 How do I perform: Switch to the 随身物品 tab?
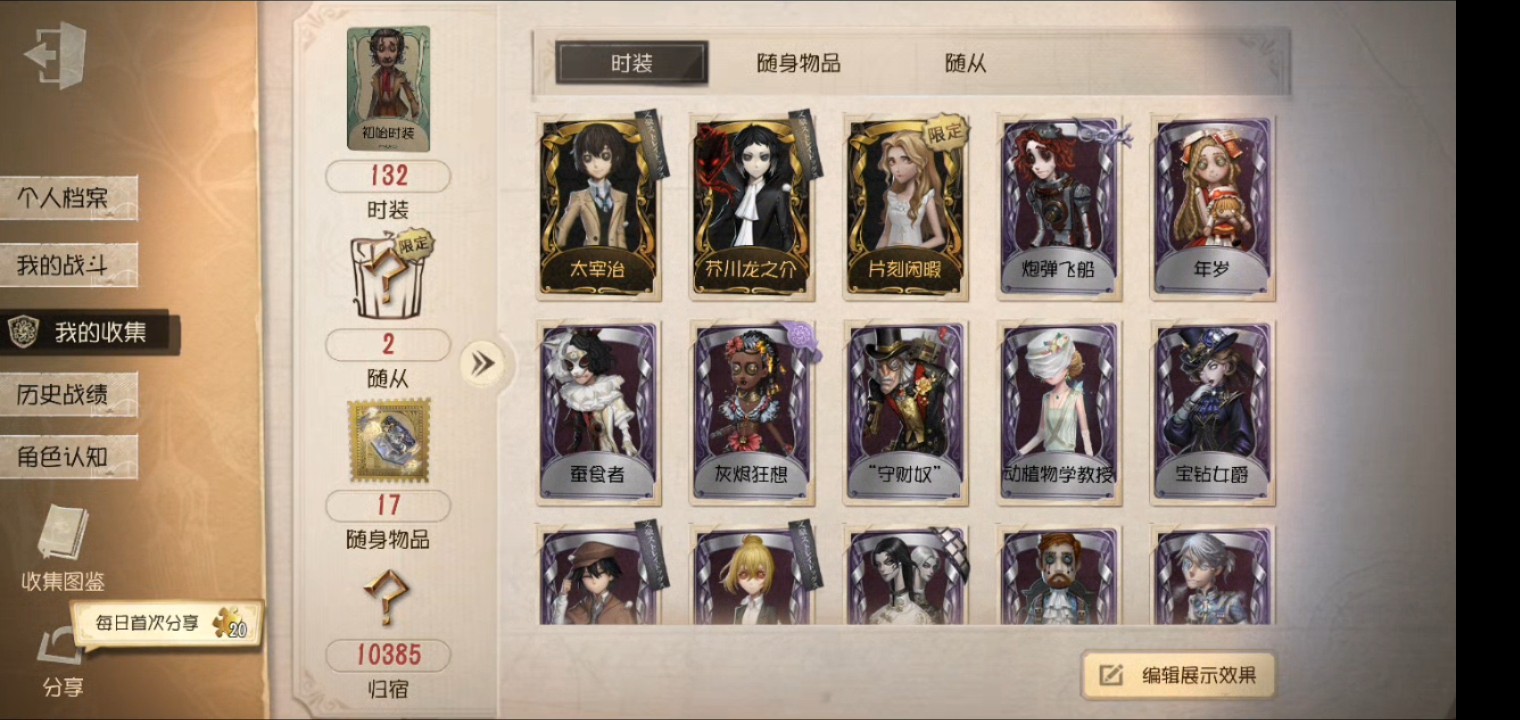798,63
